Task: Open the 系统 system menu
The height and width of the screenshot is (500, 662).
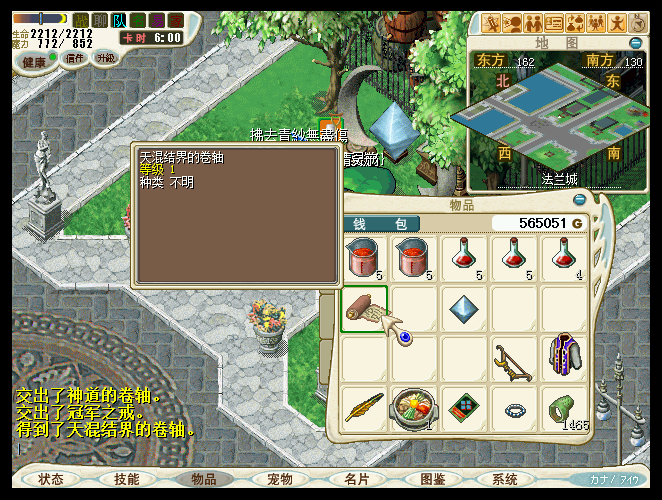Action: point(505,479)
